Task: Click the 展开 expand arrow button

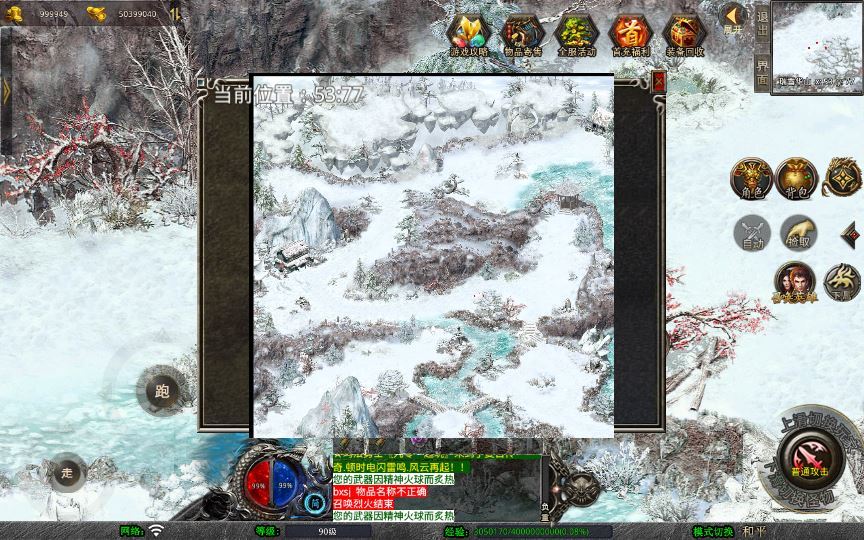Action: (732, 18)
